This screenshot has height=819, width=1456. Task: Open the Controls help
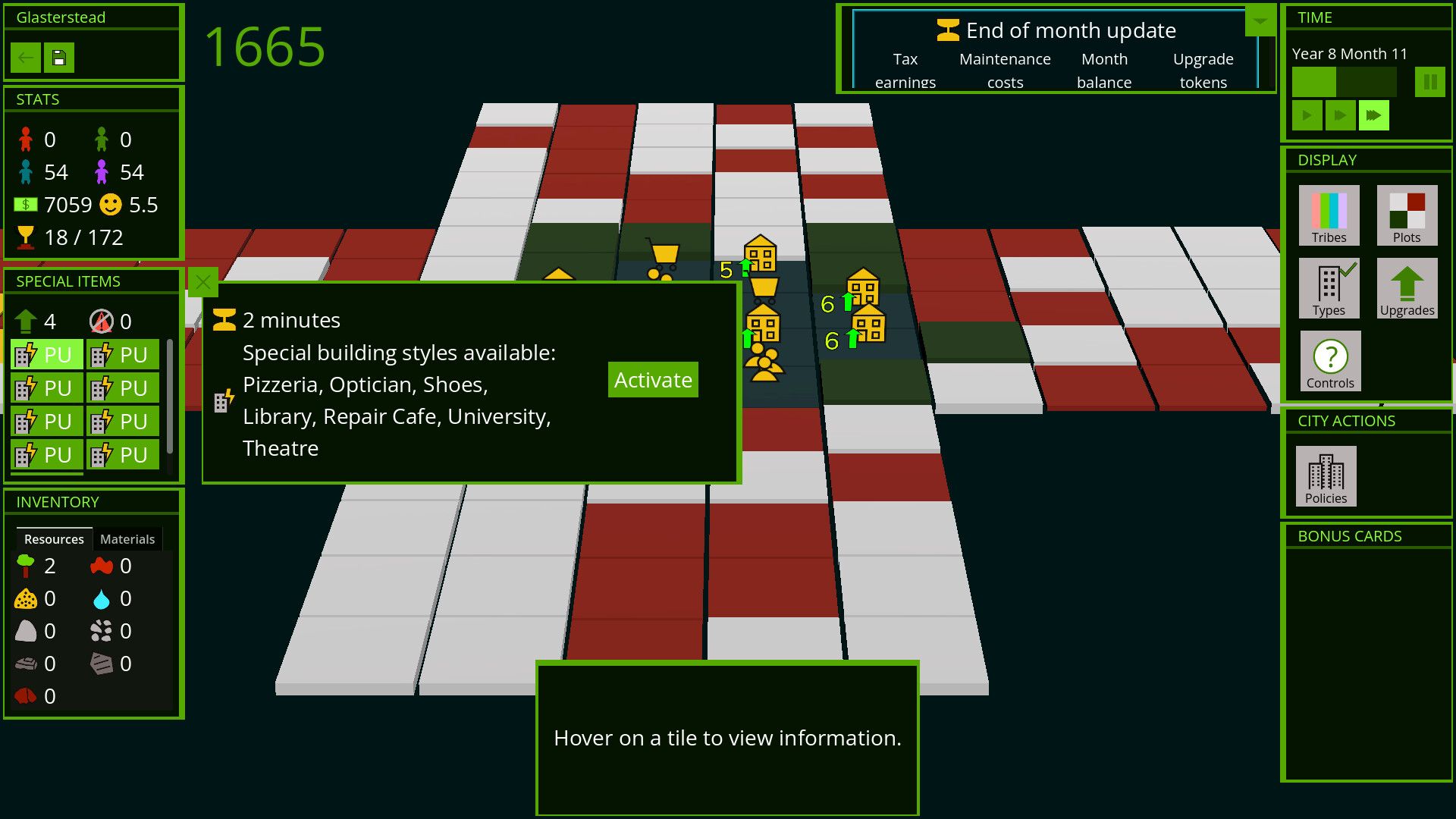point(1330,361)
